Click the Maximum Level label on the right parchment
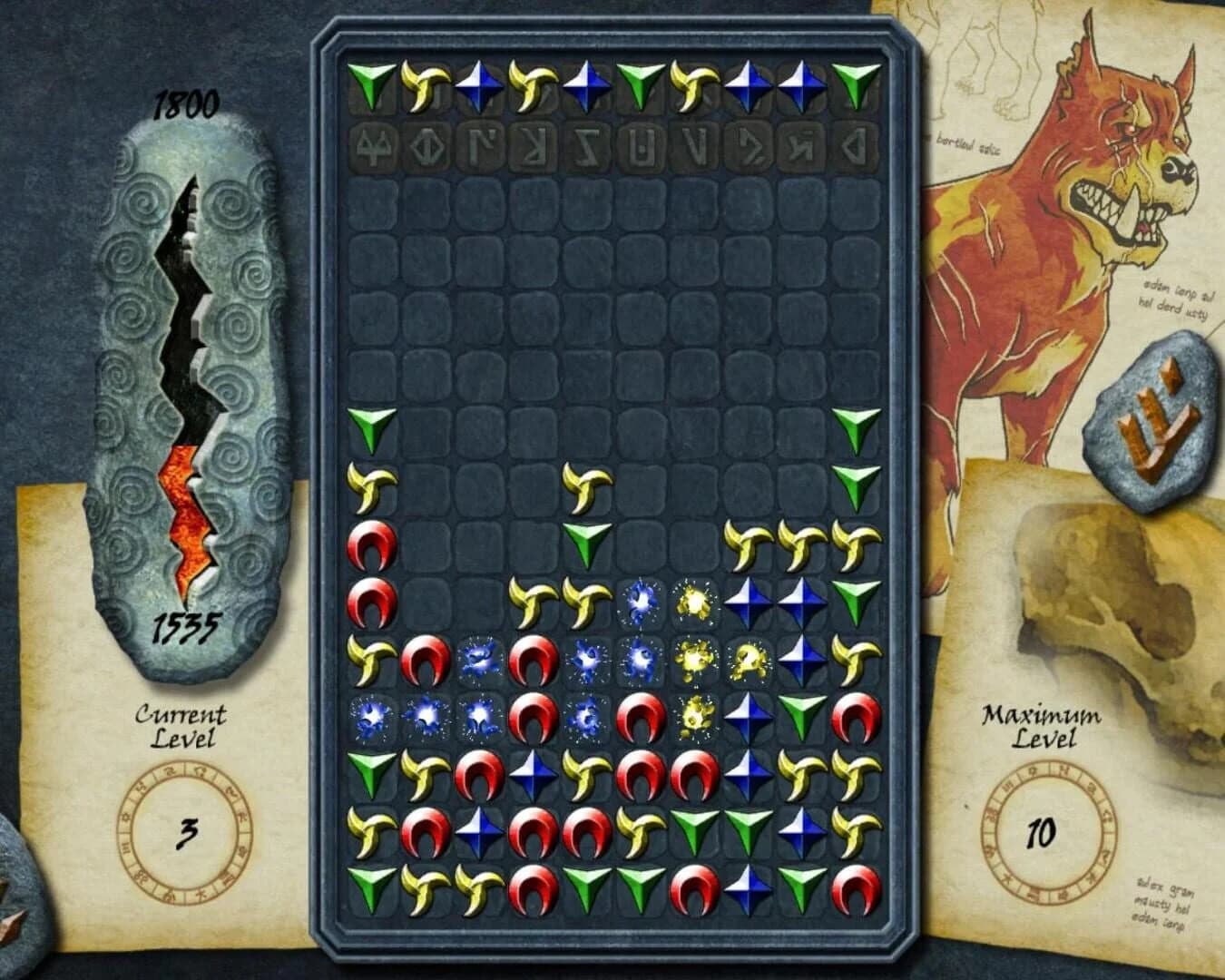Viewport: 1225px width, 980px height. (1039, 726)
